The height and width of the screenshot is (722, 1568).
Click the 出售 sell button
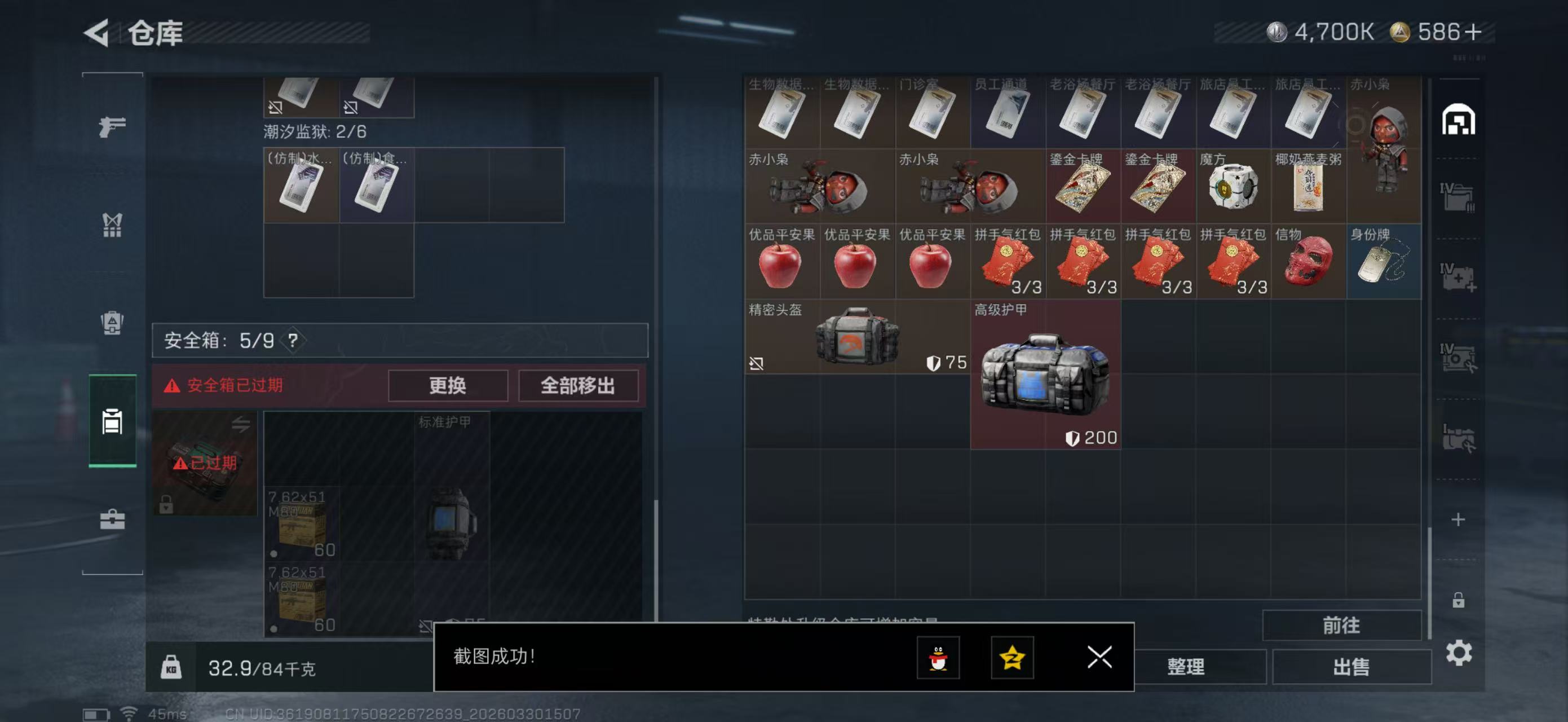(x=1351, y=667)
